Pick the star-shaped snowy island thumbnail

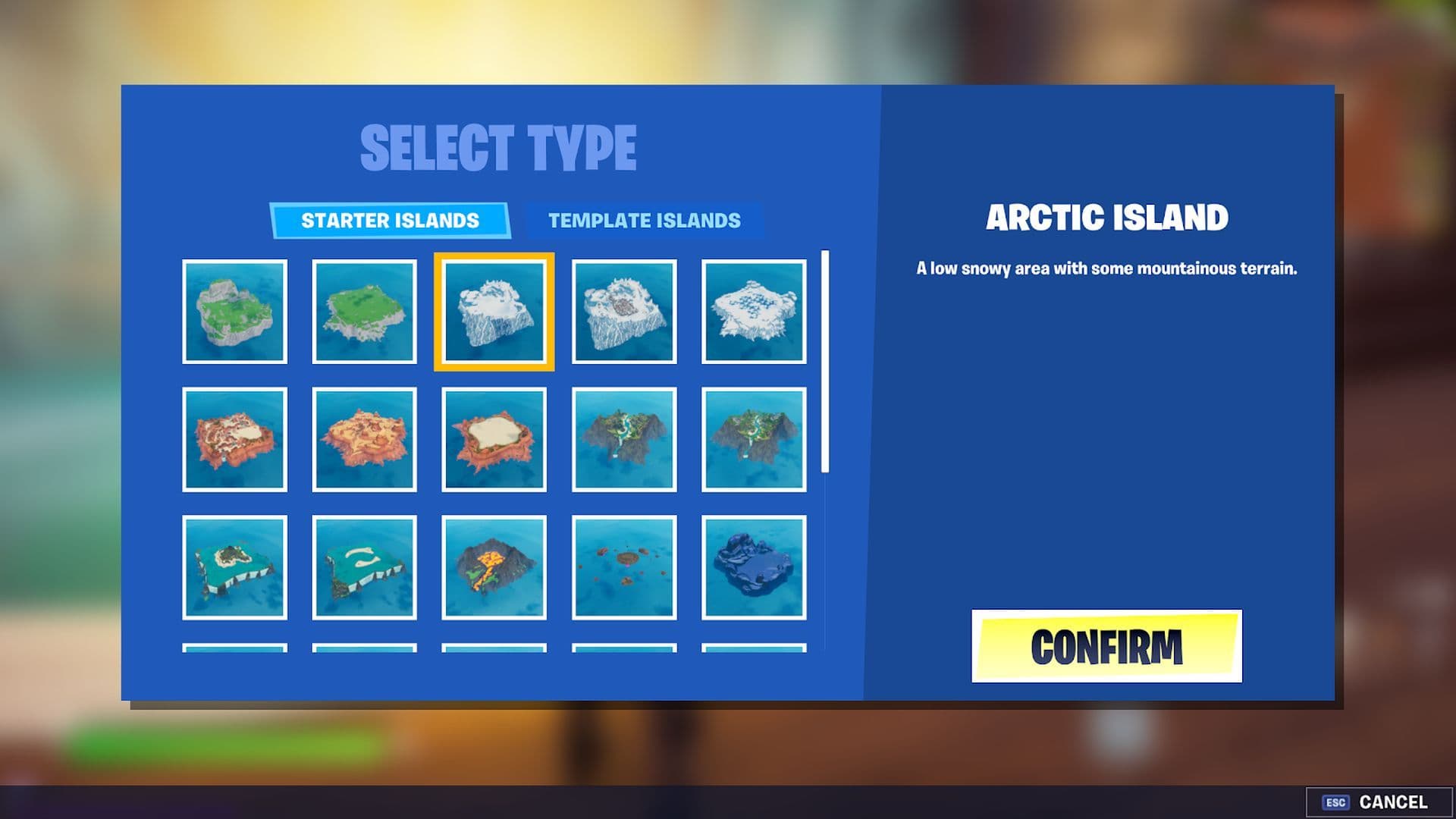754,311
